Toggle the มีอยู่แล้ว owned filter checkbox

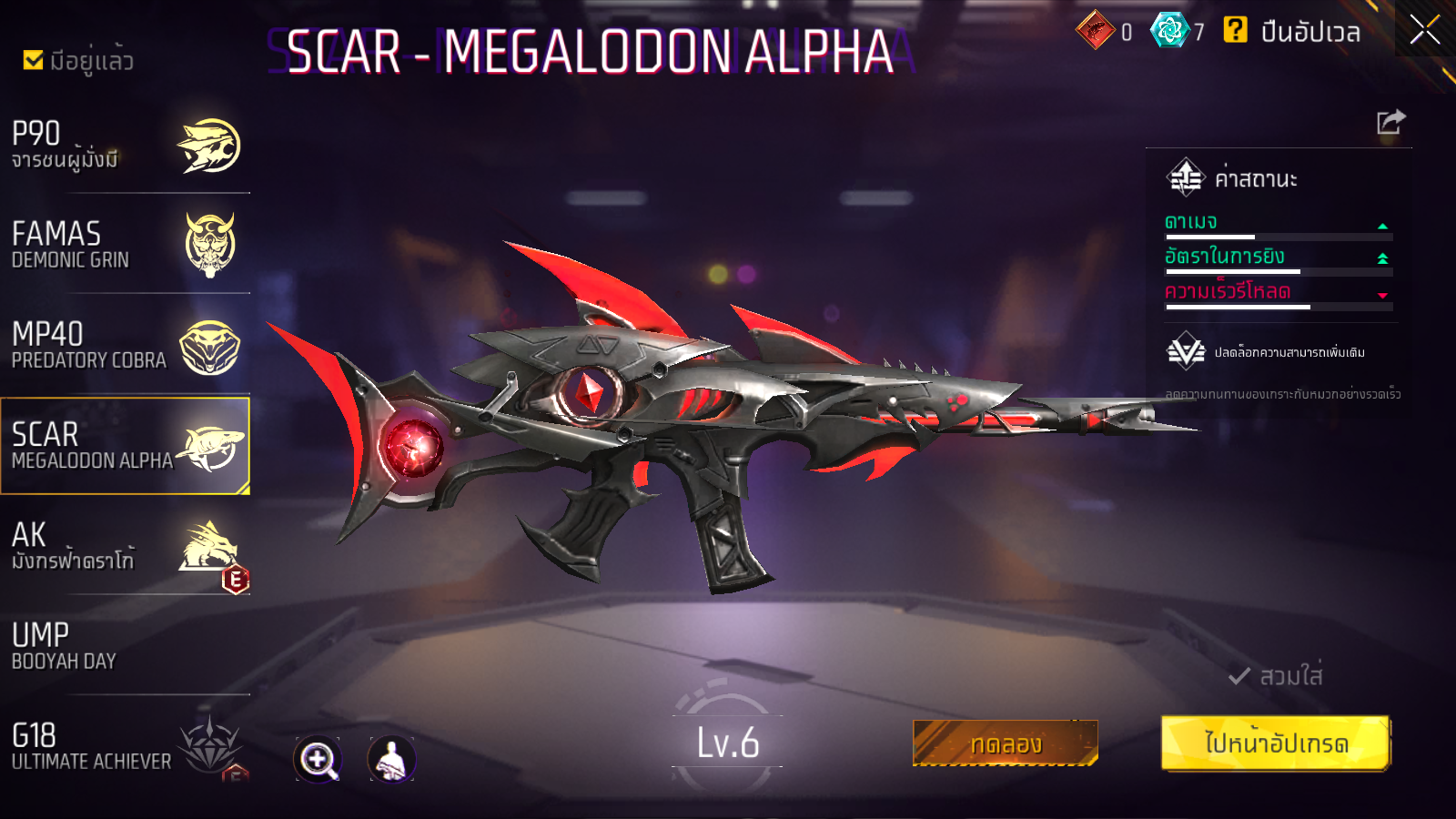click(34, 60)
